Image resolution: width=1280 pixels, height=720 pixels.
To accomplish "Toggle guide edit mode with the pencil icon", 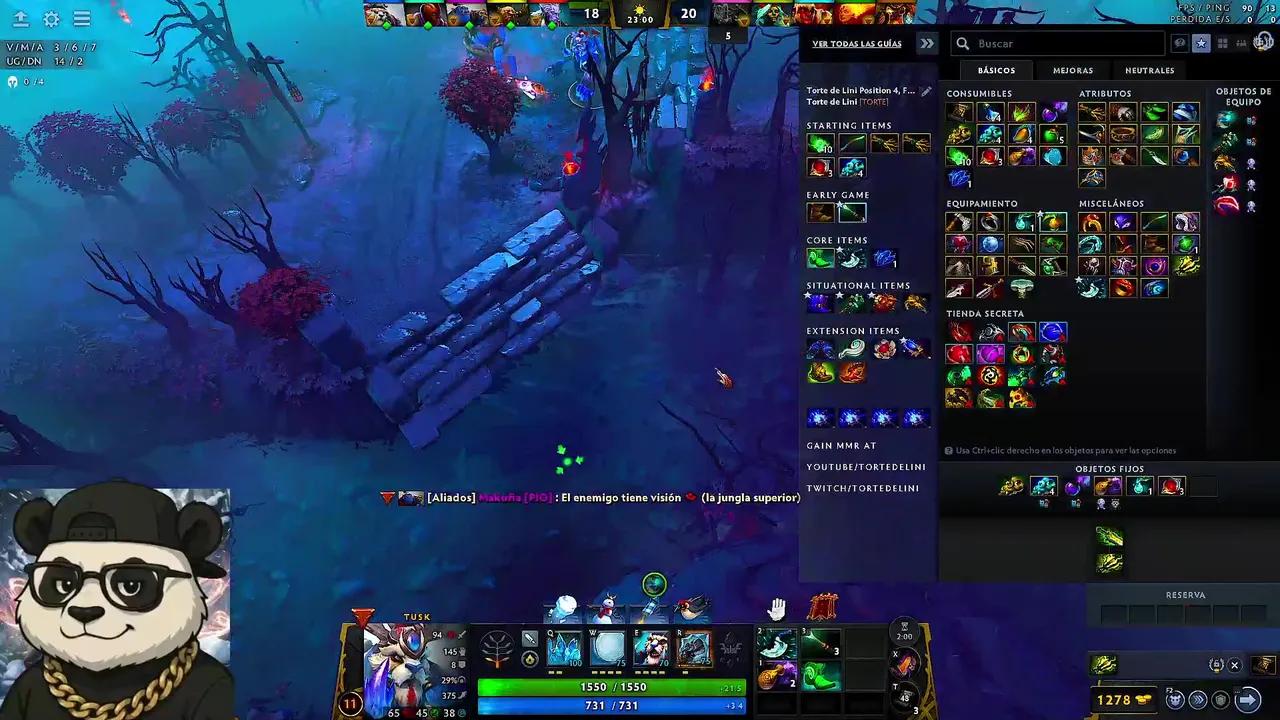I will click(926, 90).
